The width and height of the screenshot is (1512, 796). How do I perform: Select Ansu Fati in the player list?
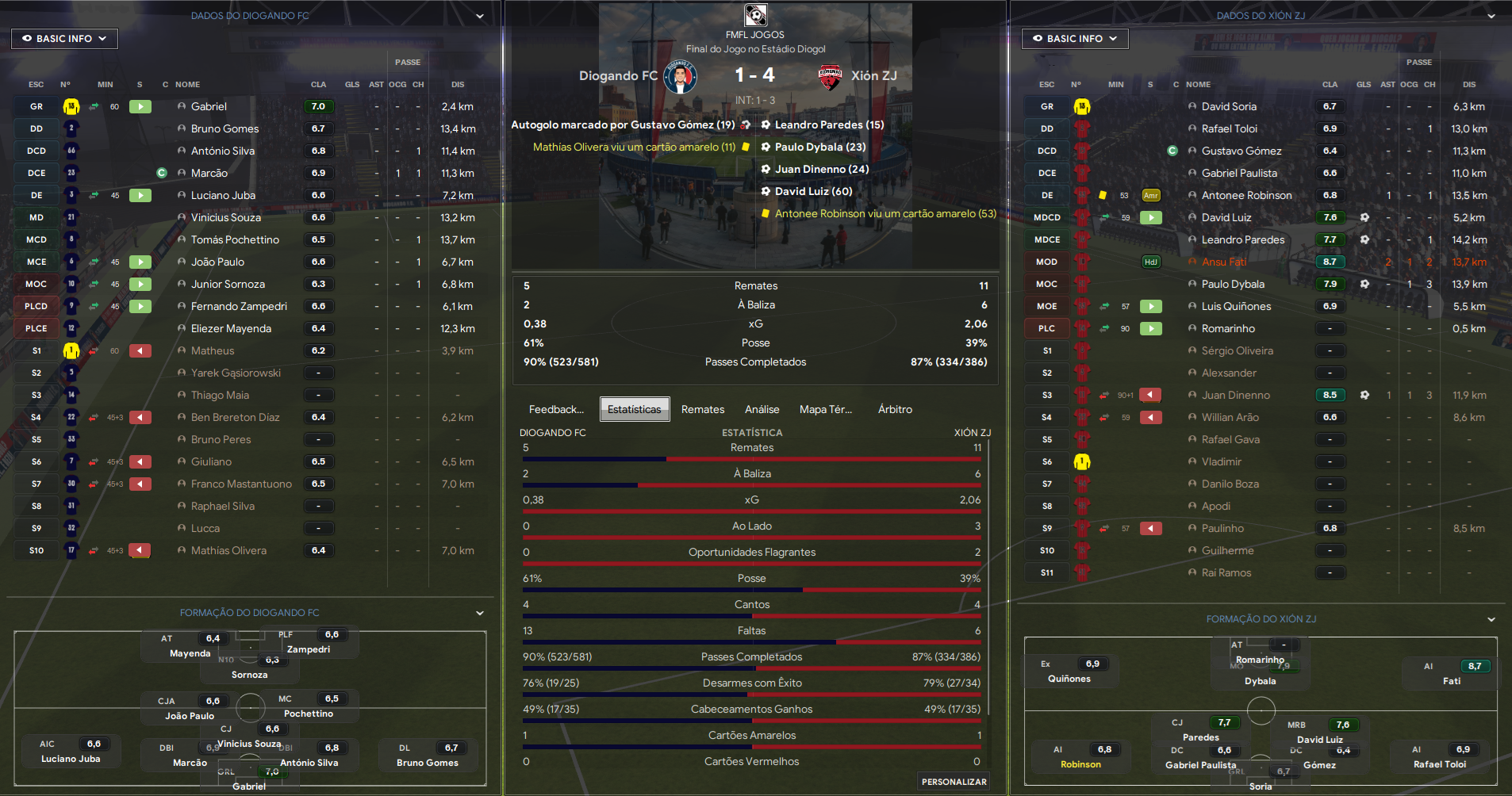[x=1223, y=262]
